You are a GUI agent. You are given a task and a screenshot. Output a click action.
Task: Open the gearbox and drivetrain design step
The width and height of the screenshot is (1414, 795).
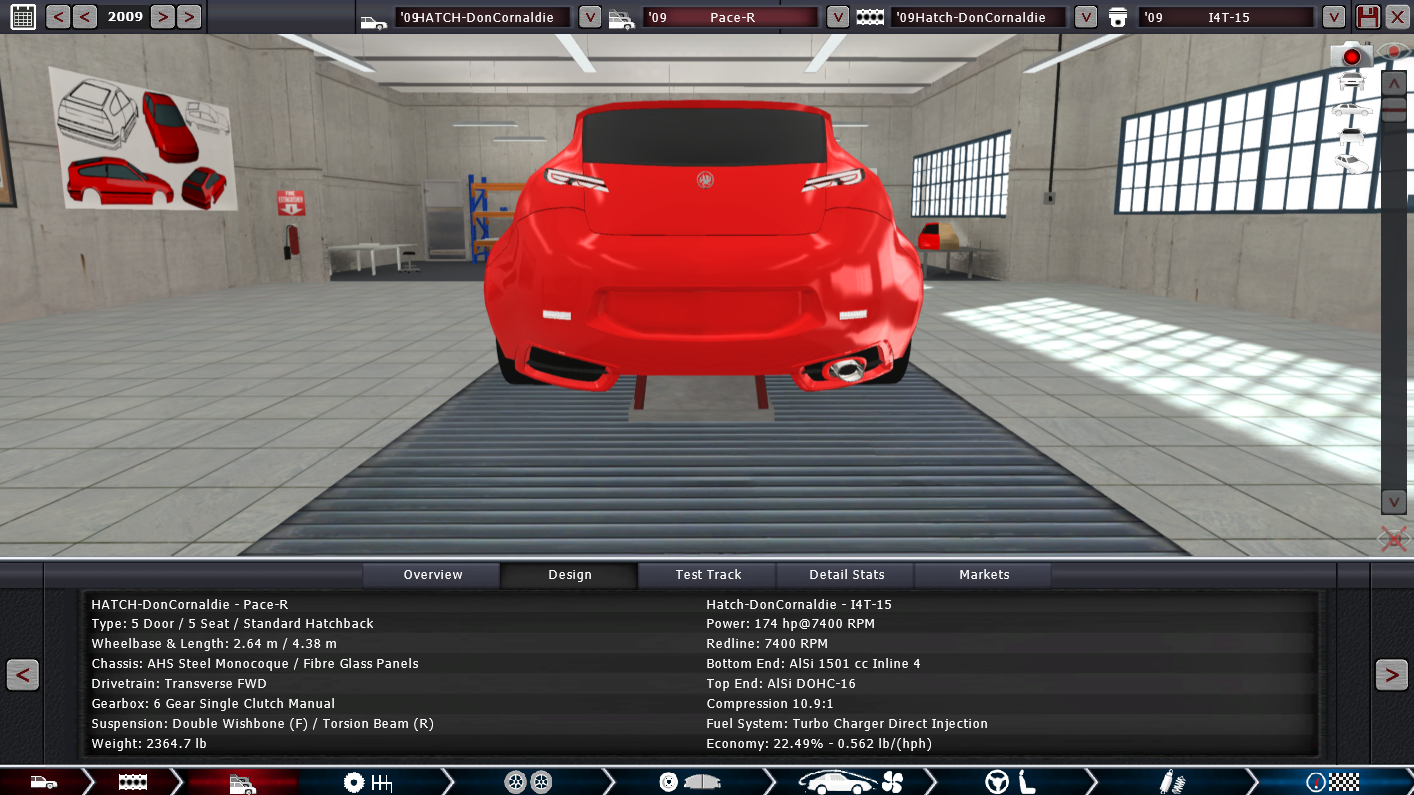coord(367,782)
